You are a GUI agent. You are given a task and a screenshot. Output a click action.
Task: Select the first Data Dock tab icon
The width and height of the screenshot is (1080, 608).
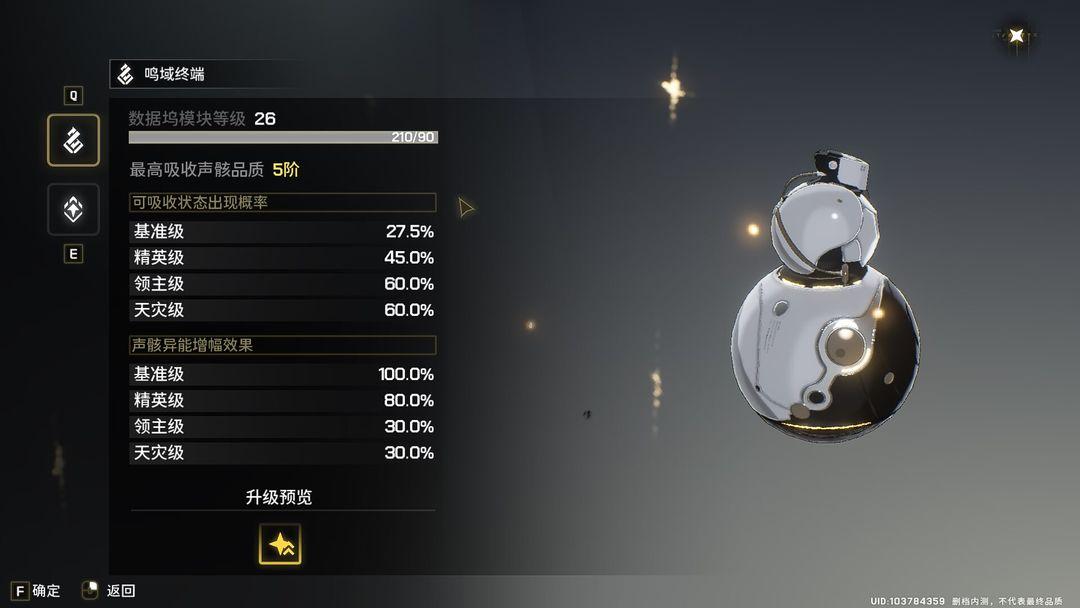tap(73, 140)
